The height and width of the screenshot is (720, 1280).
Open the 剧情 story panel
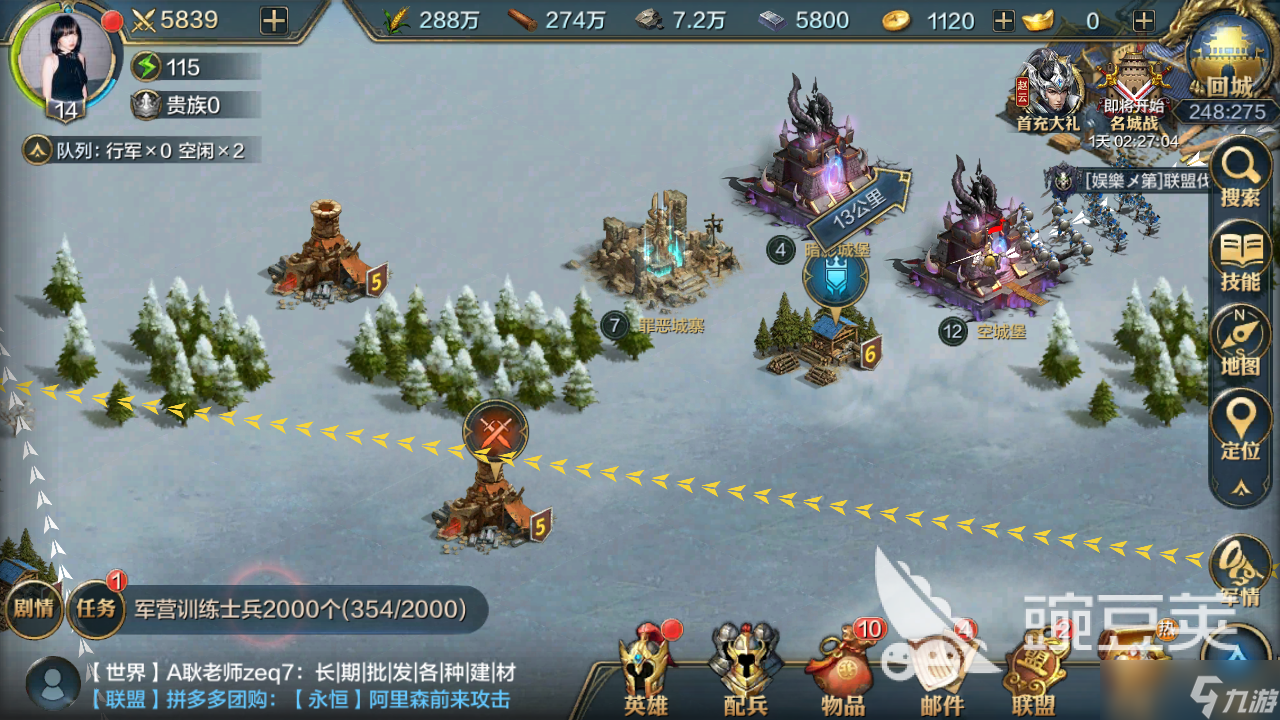coord(32,607)
